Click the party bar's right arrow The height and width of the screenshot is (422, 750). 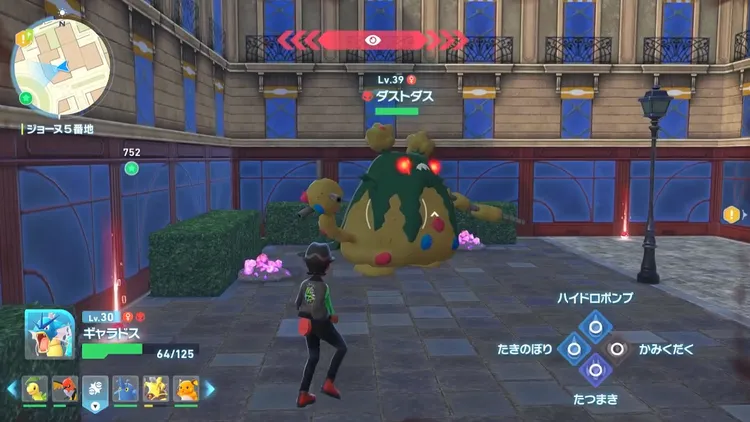pos(209,389)
